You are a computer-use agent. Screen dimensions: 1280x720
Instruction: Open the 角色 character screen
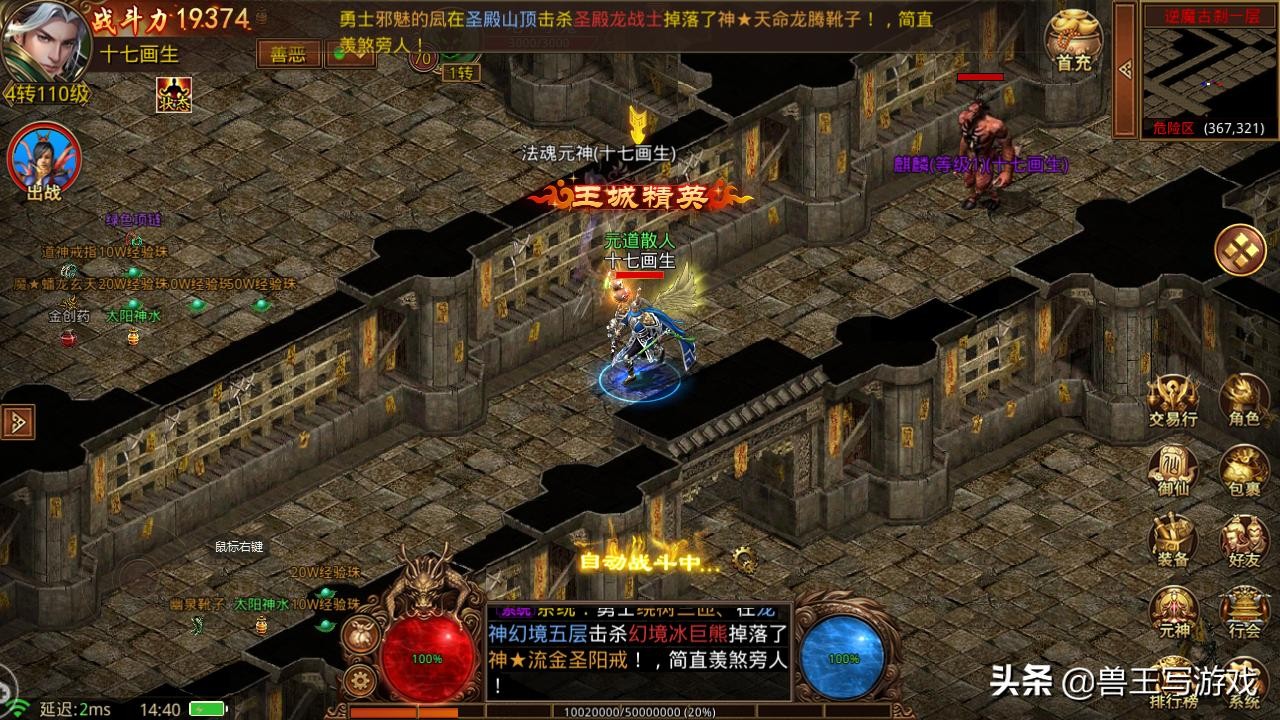1244,402
